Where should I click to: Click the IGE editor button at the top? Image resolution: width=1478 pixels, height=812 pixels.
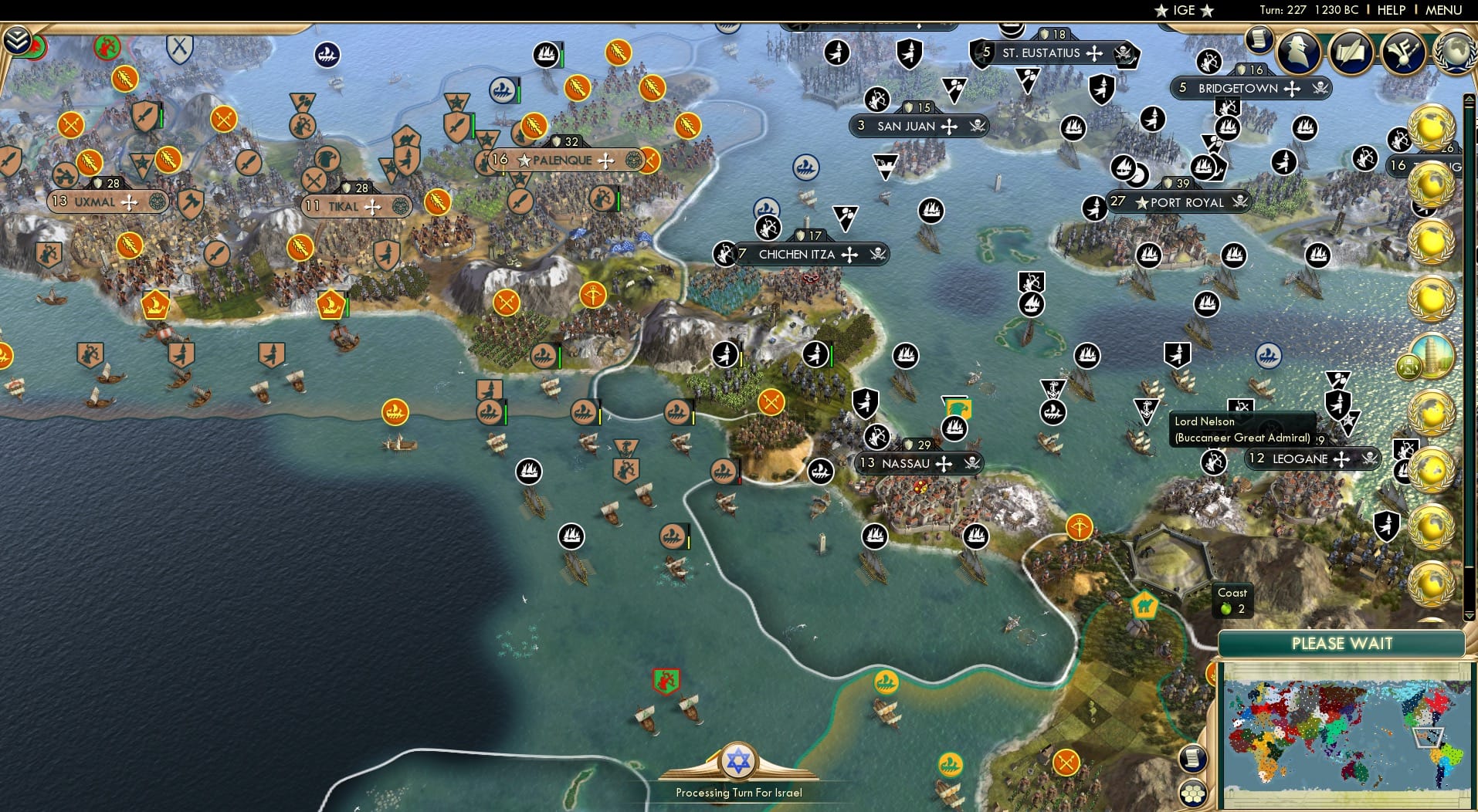coord(1183,10)
